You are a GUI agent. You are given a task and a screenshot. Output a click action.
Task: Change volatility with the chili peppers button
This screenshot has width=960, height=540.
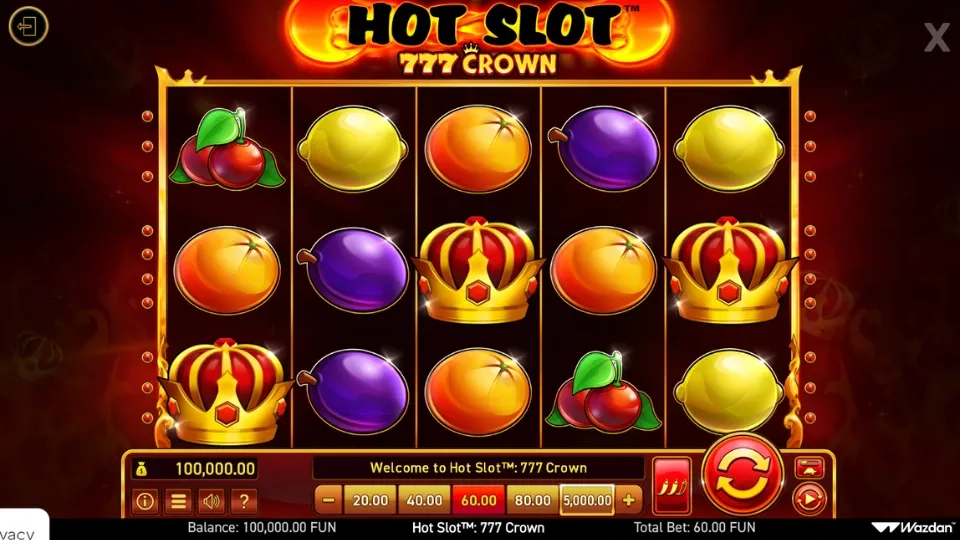[x=671, y=487]
